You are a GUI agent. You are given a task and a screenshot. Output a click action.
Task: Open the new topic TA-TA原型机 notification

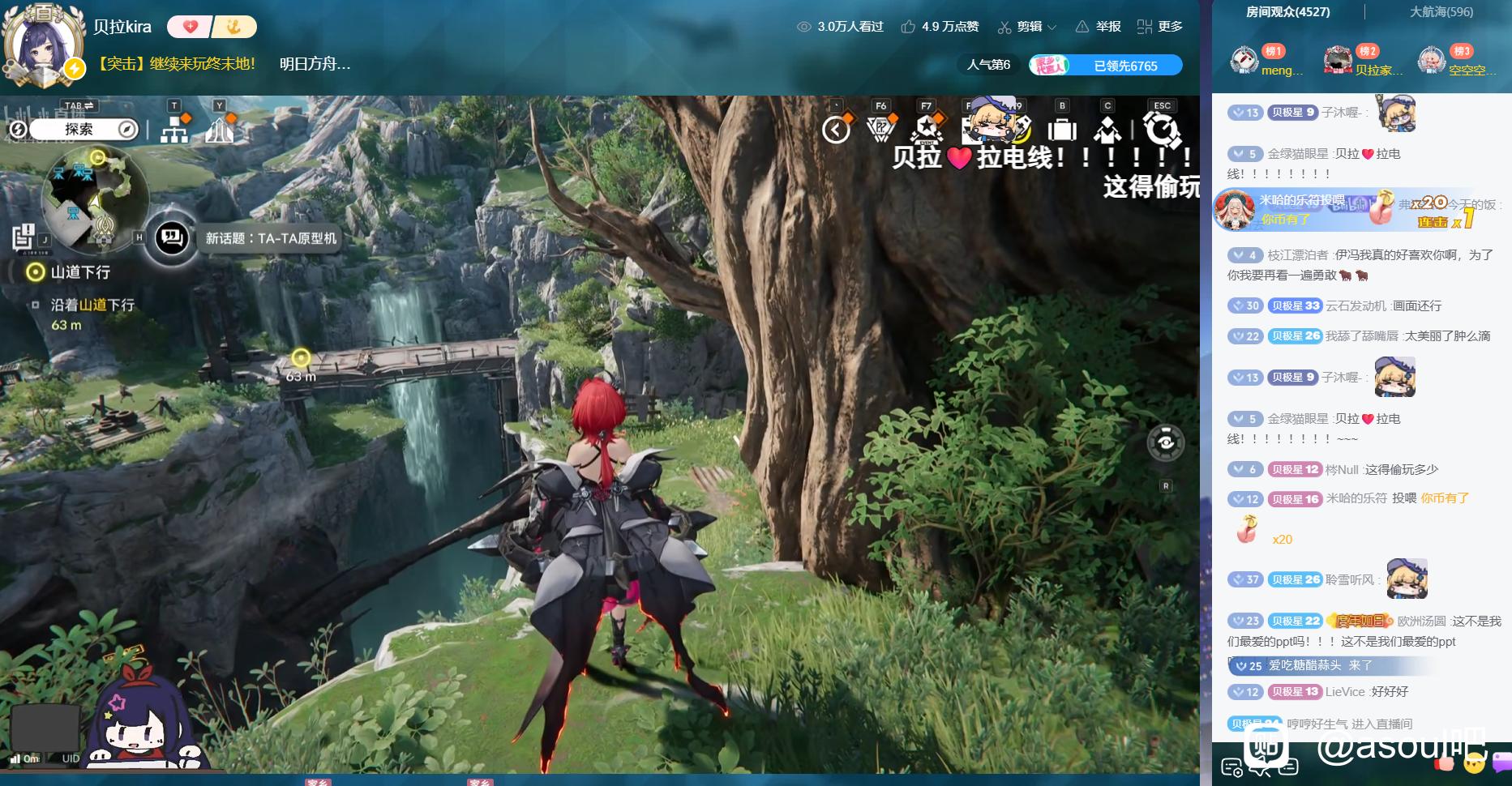pos(270,238)
